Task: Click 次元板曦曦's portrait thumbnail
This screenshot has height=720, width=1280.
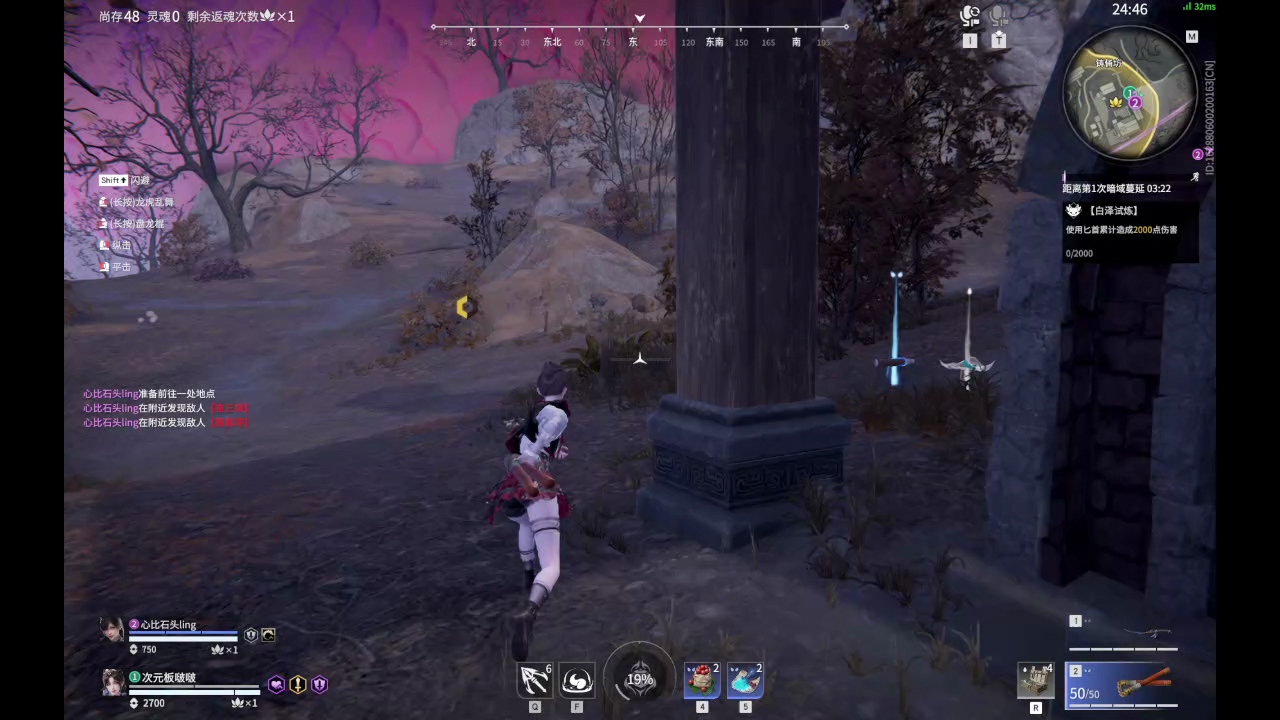Action: [112, 682]
